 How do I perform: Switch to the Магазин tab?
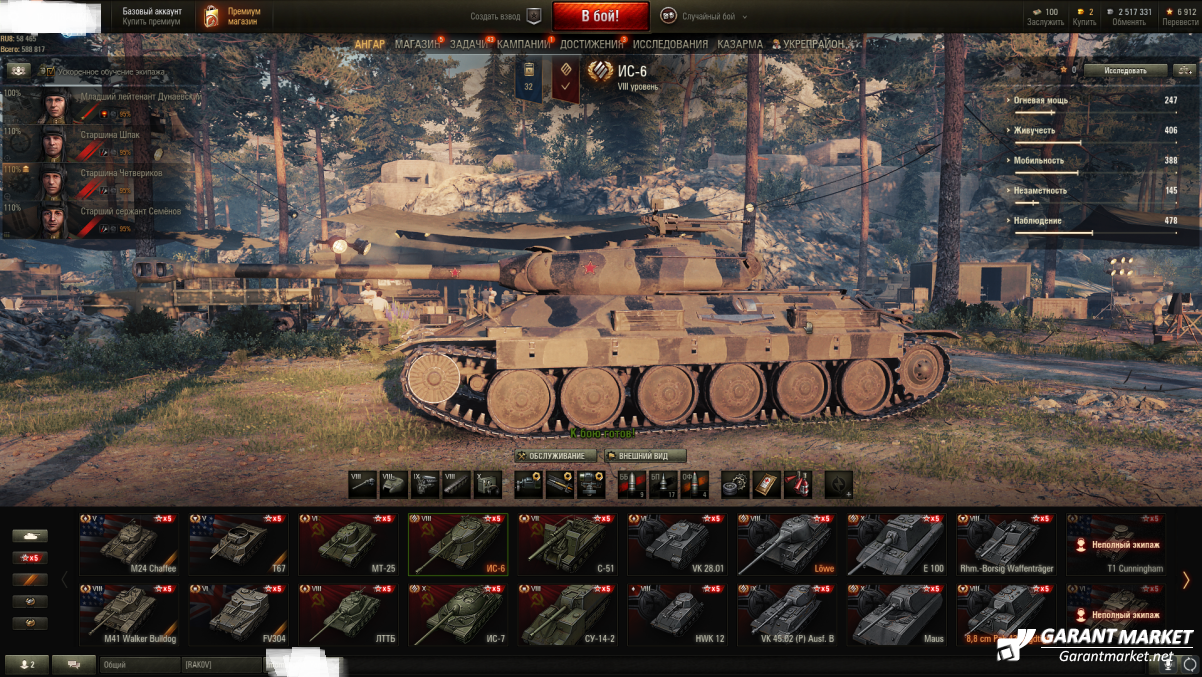click(416, 44)
